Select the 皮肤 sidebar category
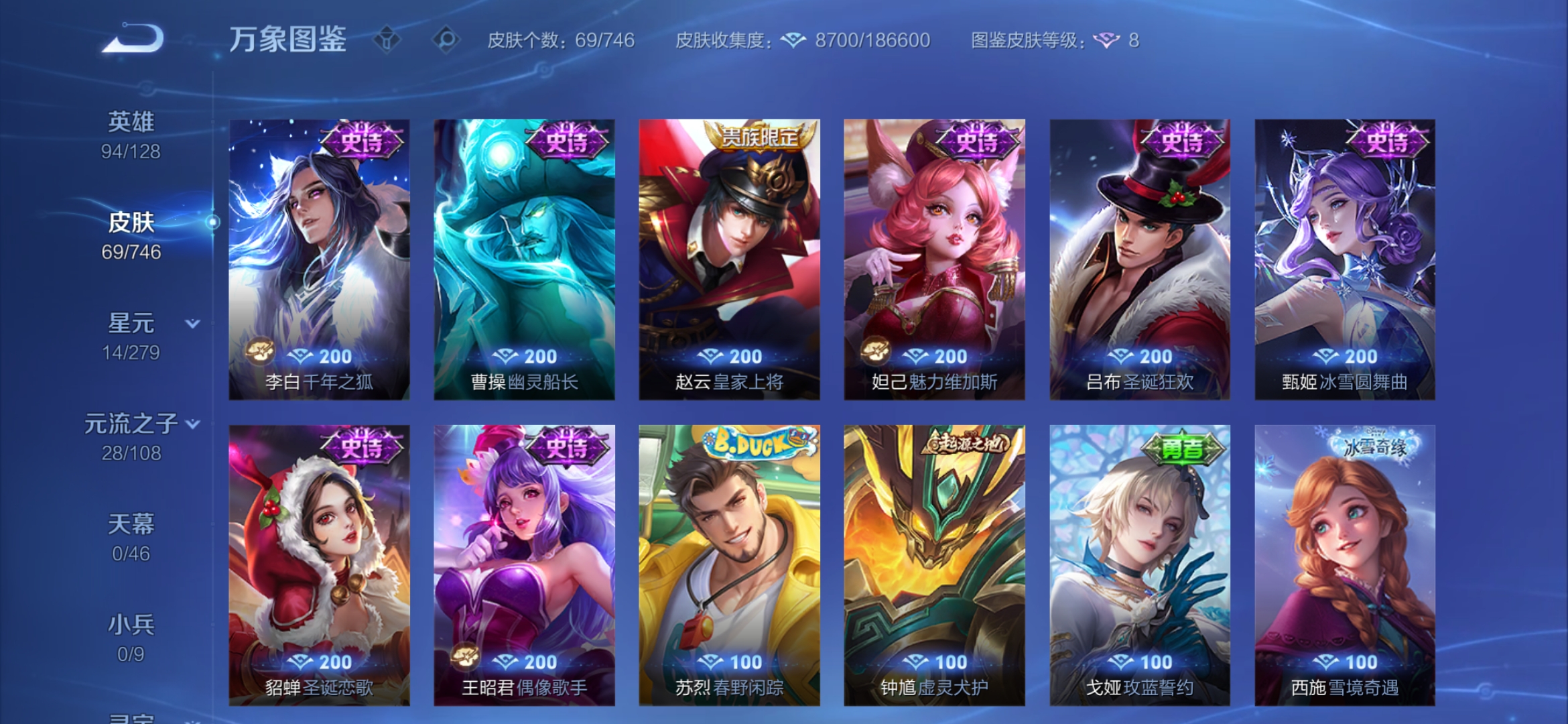Viewport: 1568px width, 724px height. pyautogui.click(x=131, y=224)
